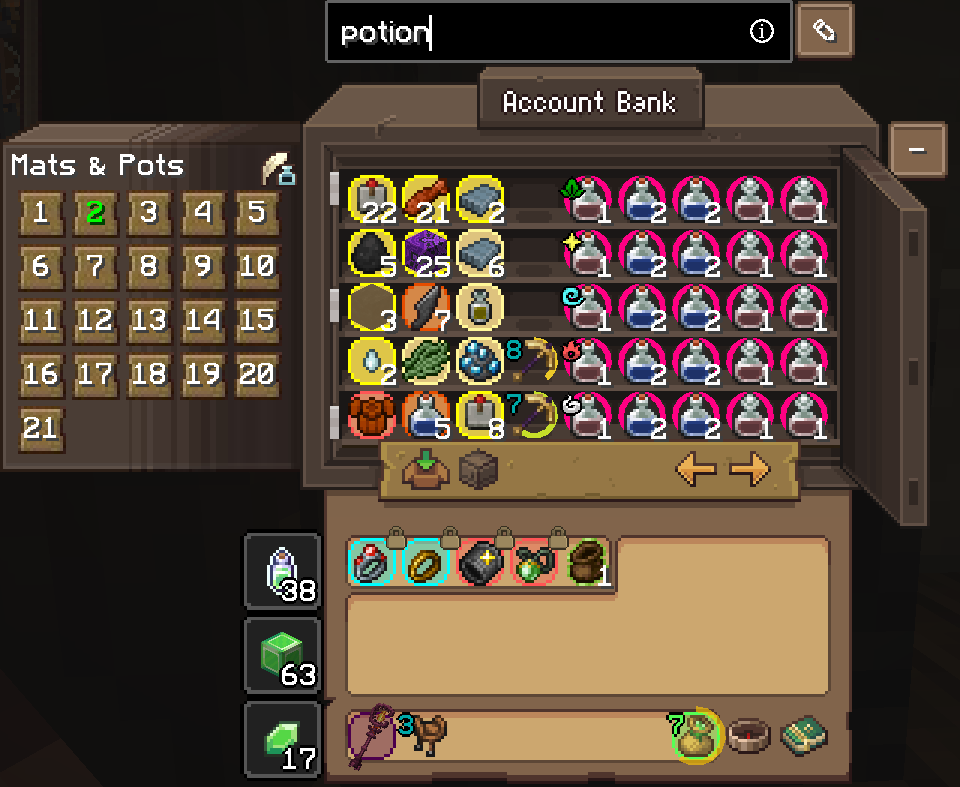Screen dimensions: 960x787
Task: Open bank page 13
Action: [149, 321]
